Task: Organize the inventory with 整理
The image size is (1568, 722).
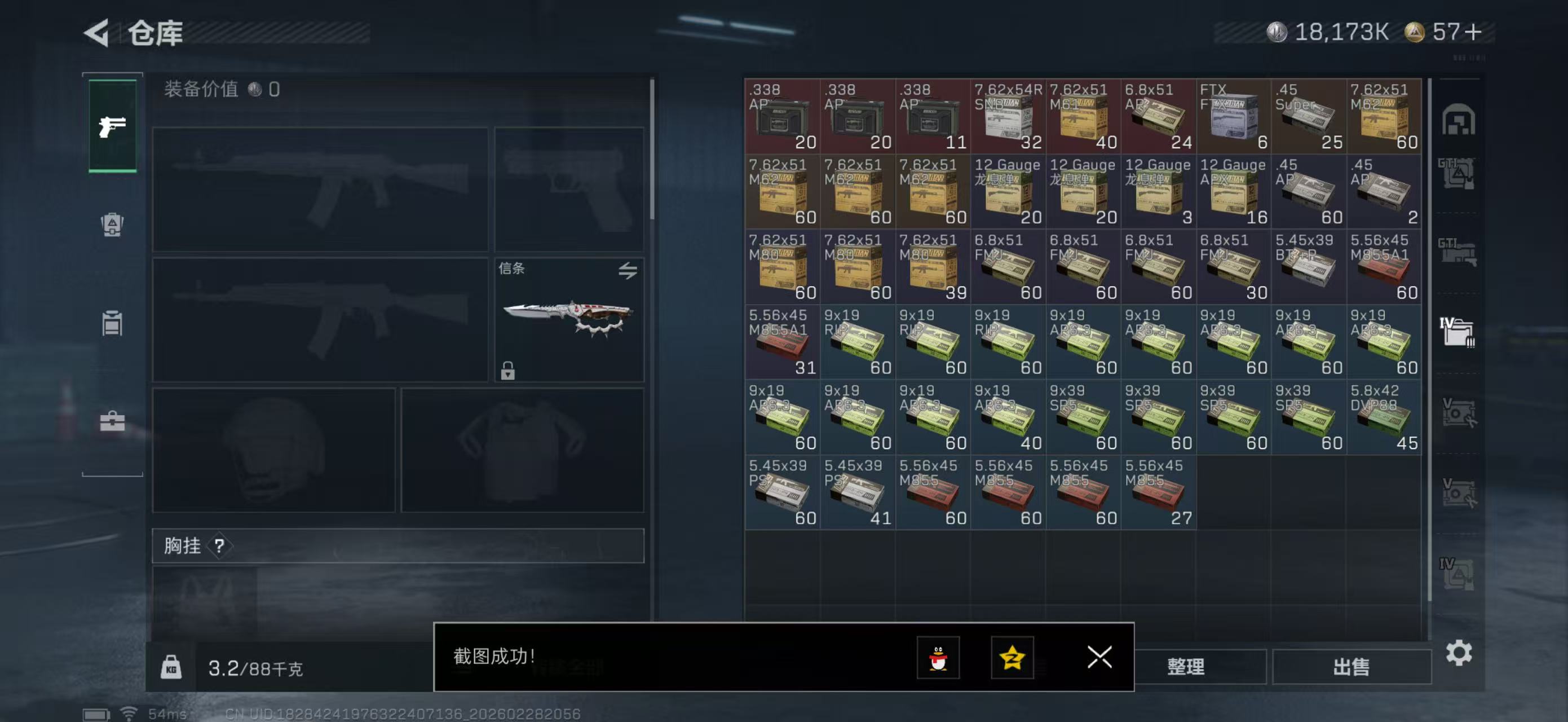Action: 1185,667
